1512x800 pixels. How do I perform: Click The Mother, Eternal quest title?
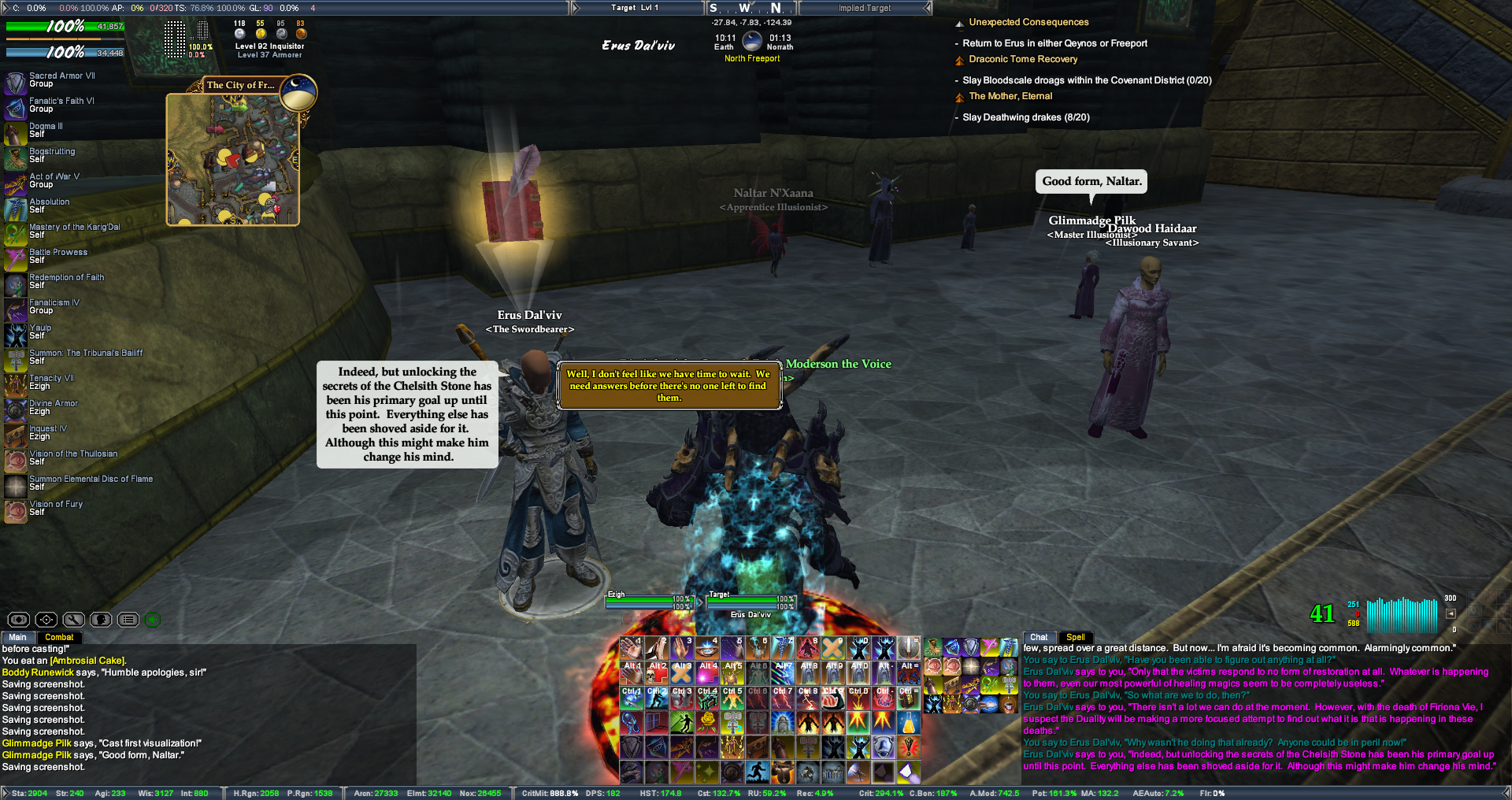(x=1010, y=96)
